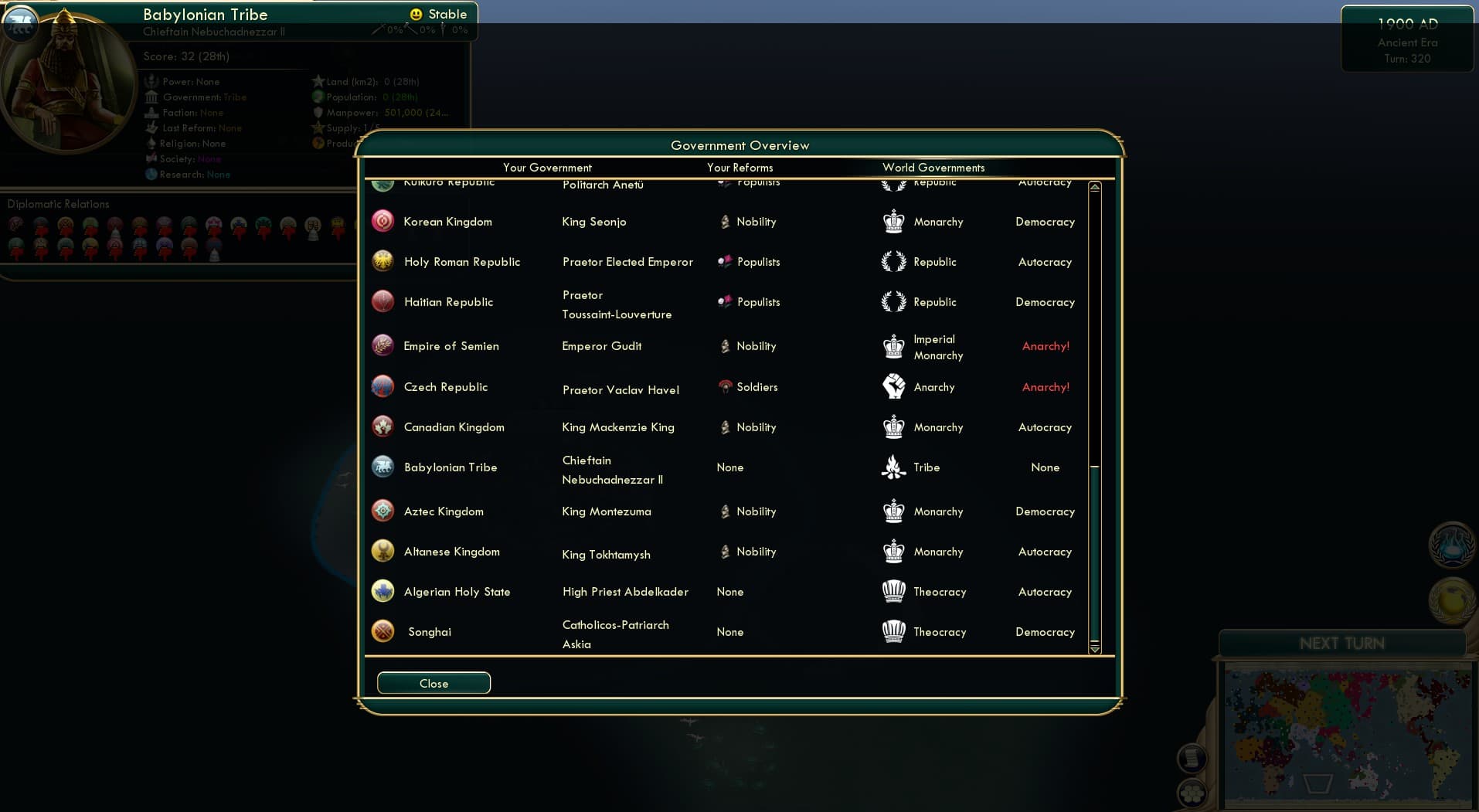1479x812 pixels.
Task: Select the Soldiers reform icon for Czech Republic
Action: (726, 387)
